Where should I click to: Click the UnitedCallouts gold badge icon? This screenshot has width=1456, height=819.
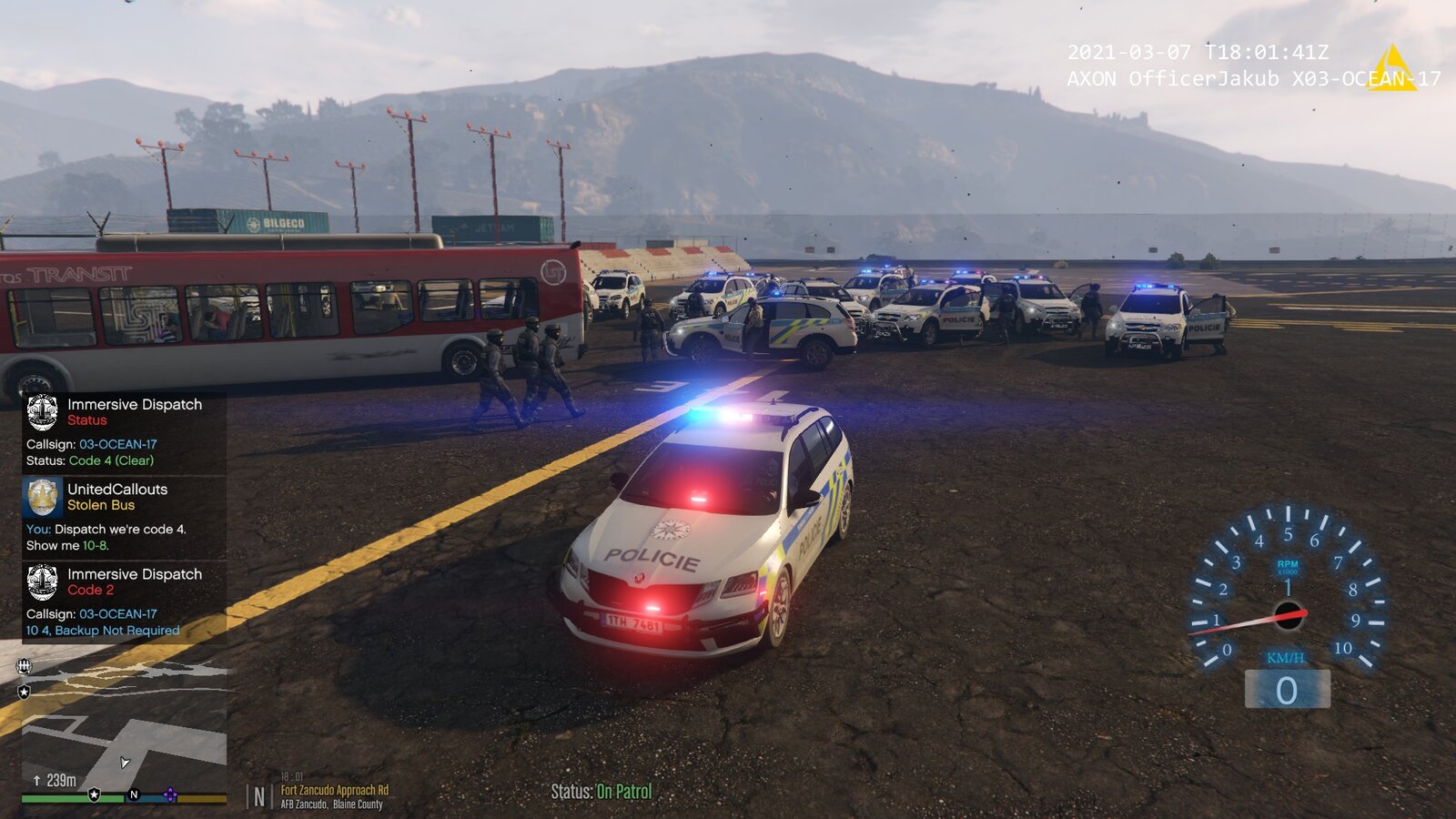[43, 497]
